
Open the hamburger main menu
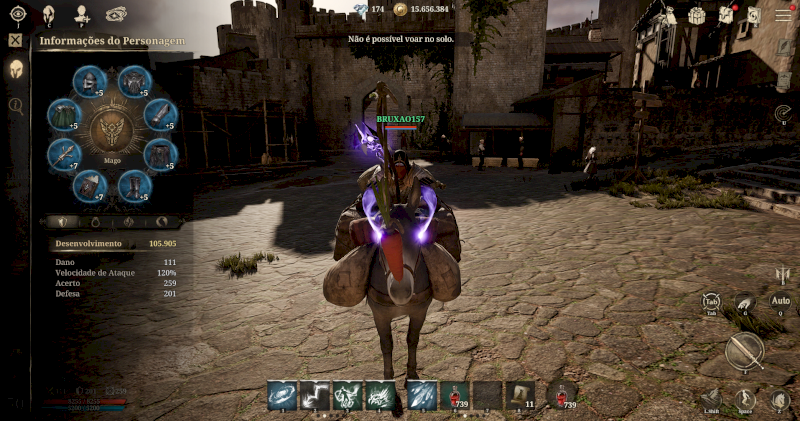(783, 15)
